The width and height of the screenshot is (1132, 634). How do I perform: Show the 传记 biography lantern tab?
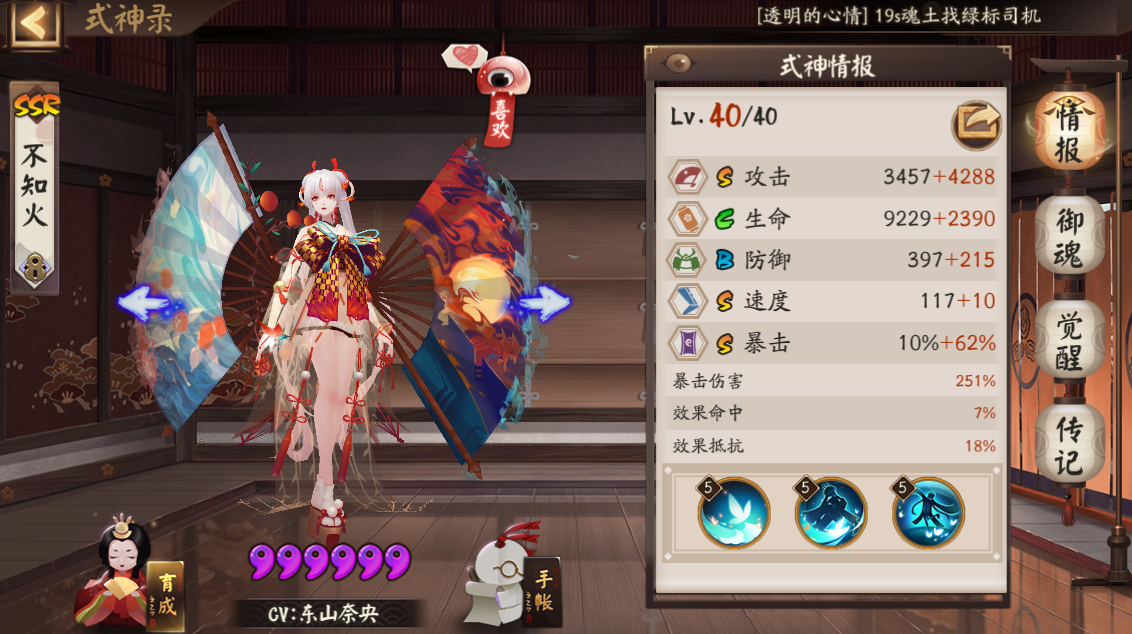[x=1068, y=445]
